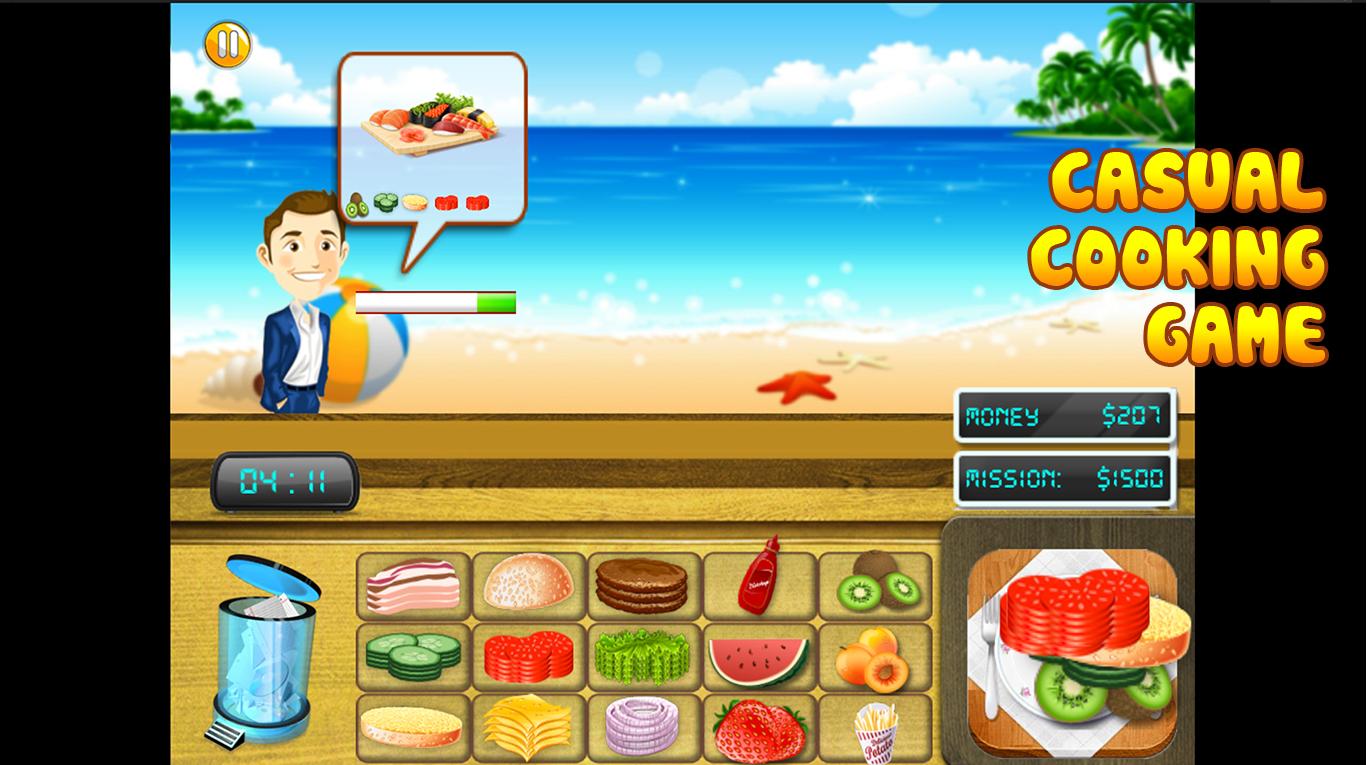Squeeze the ketchup bottle onto the dish

(758, 585)
